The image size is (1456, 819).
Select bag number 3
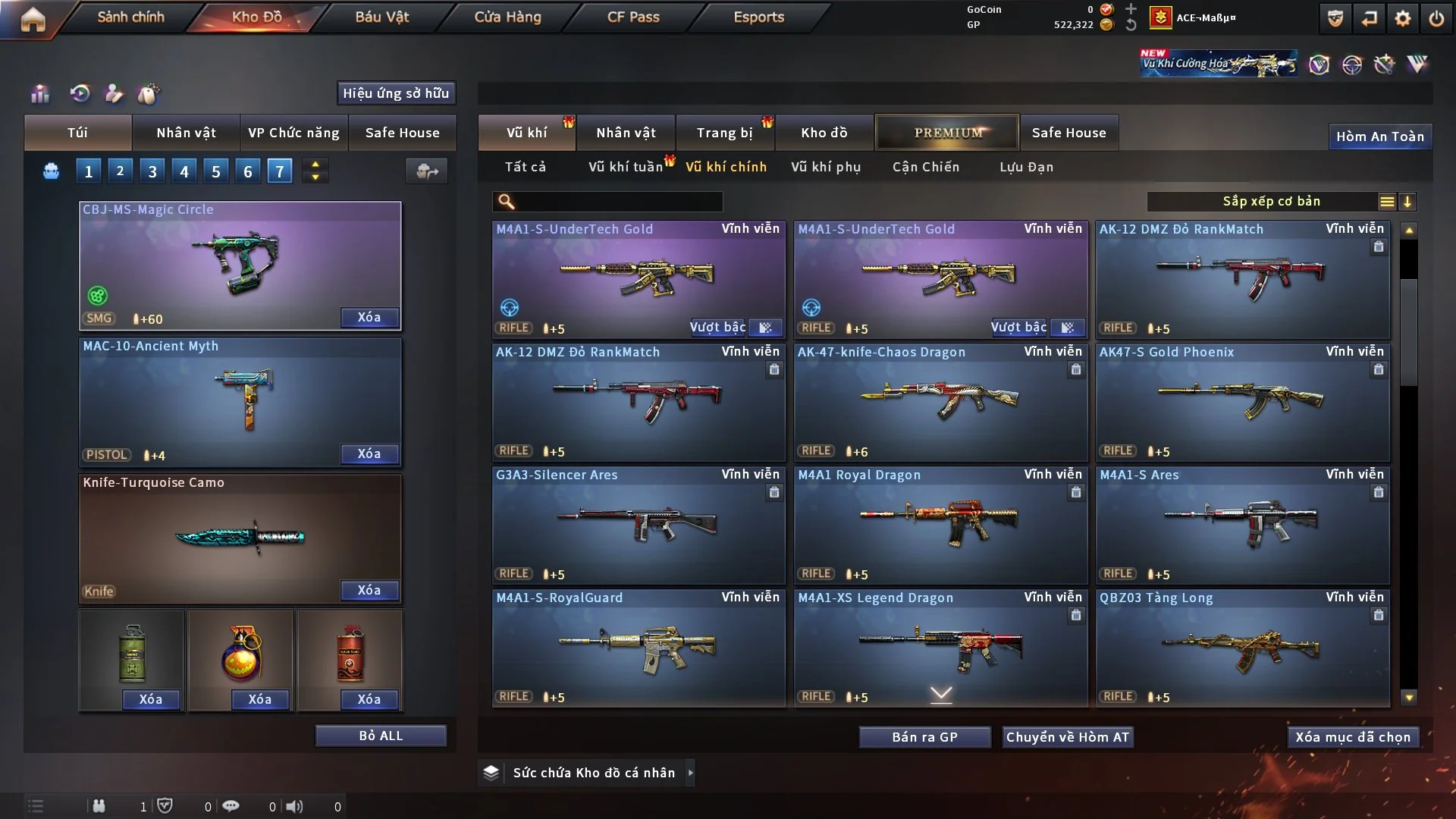pyautogui.click(x=152, y=171)
